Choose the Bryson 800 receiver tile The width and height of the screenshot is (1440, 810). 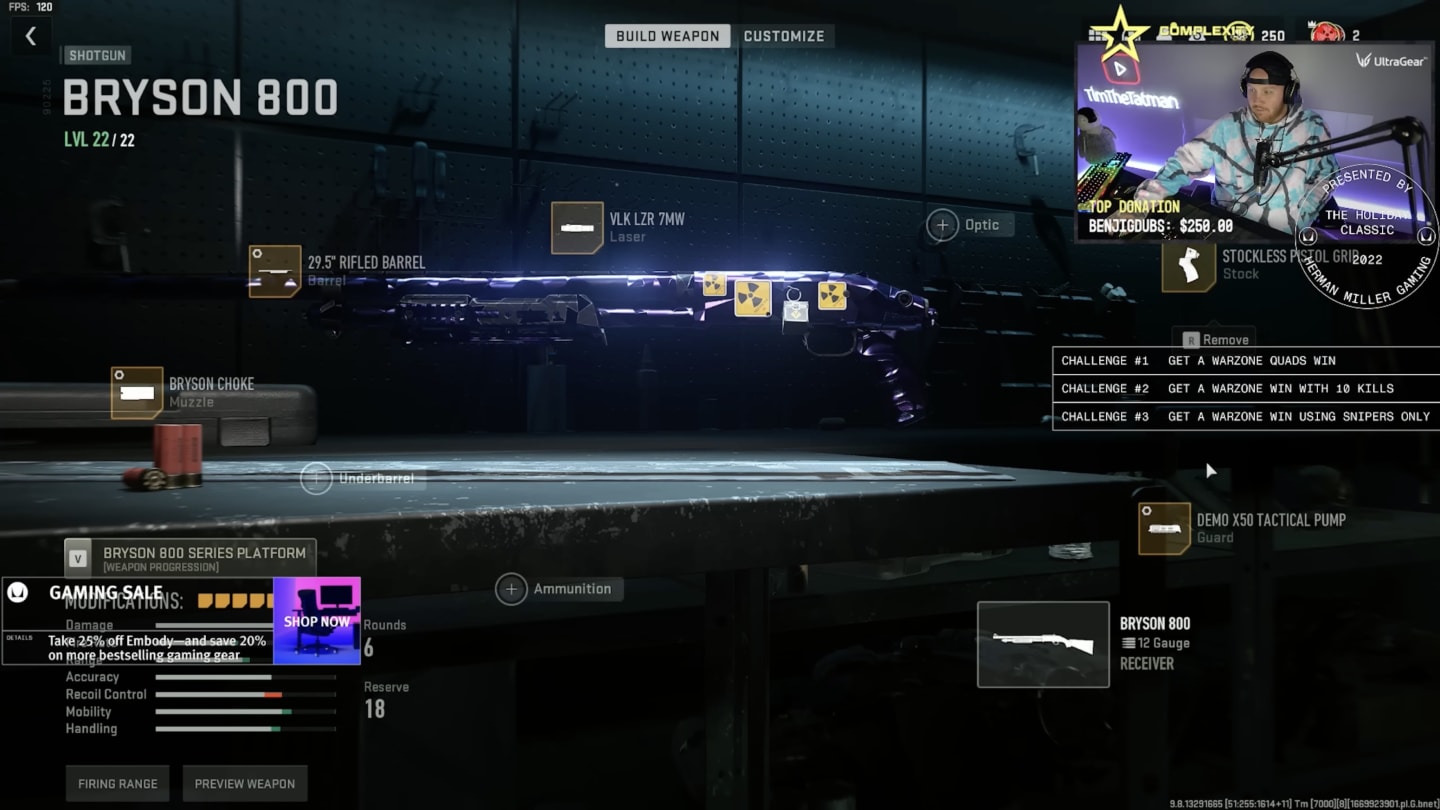(1043, 644)
